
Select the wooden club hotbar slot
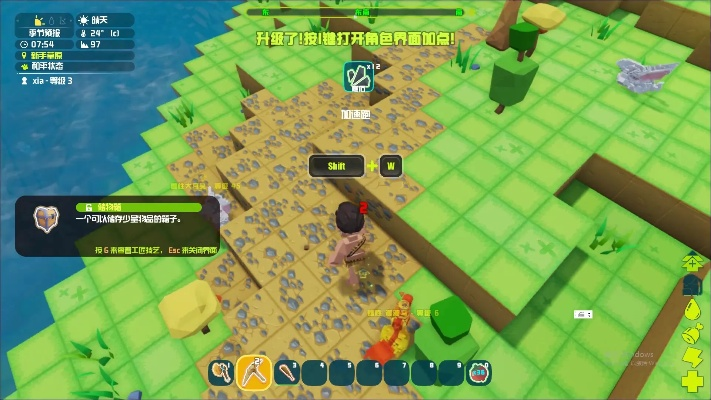[286, 373]
